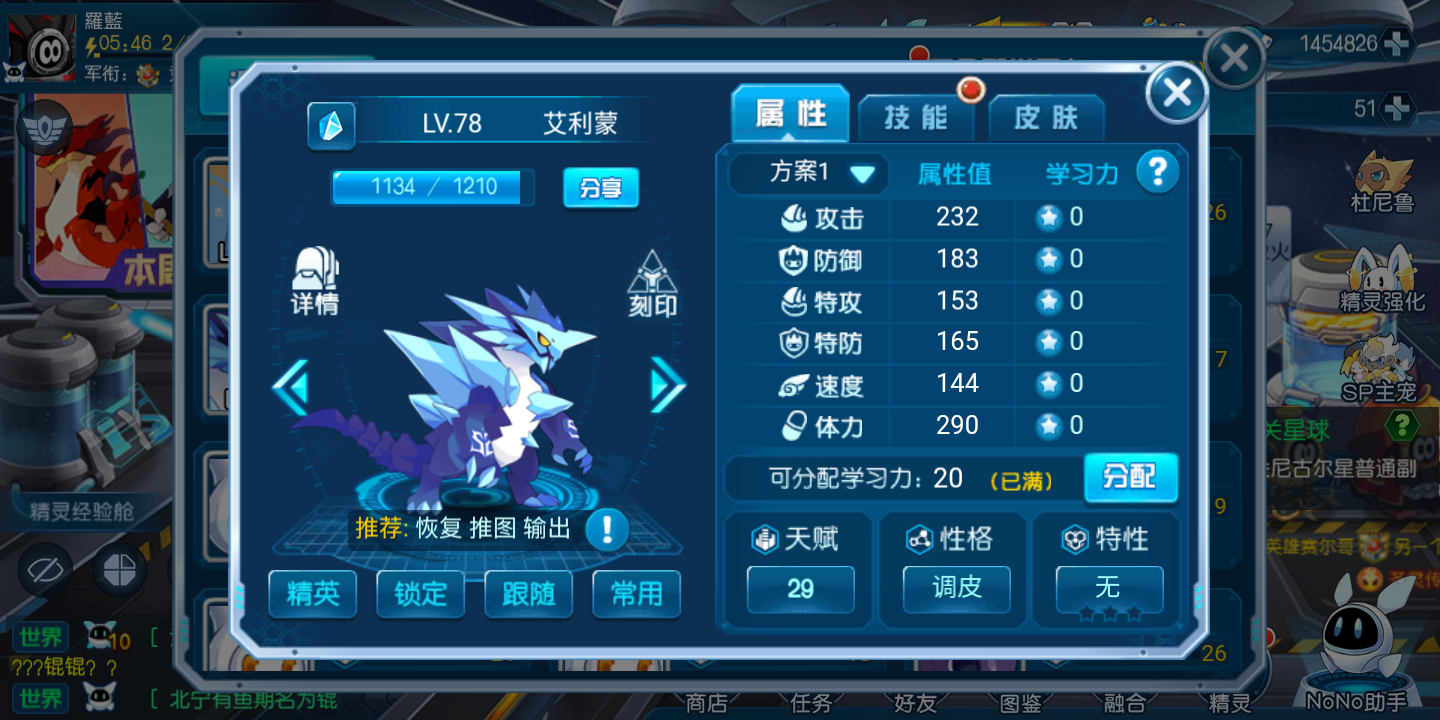Show the previous spirit with left arrow
The height and width of the screenshot is (720, 1440).
pos(291,386)
